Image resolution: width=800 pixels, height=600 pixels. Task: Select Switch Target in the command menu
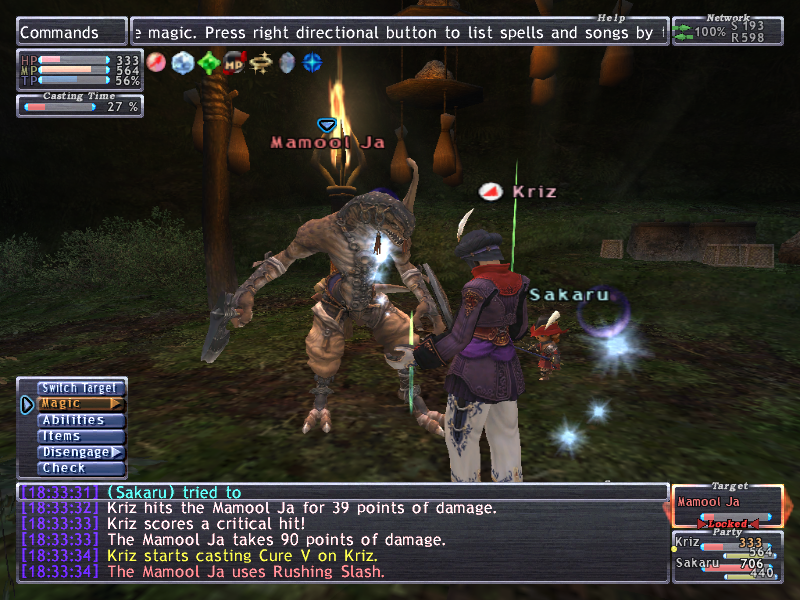point(81,388)
